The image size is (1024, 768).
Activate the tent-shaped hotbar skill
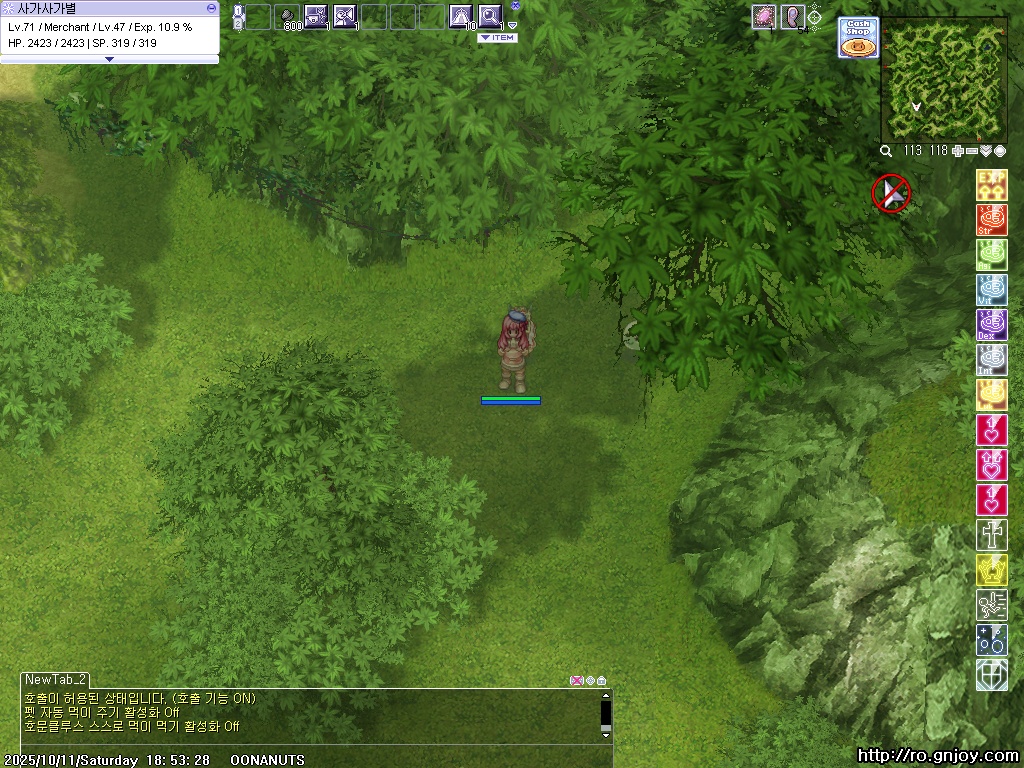(460, 16)
